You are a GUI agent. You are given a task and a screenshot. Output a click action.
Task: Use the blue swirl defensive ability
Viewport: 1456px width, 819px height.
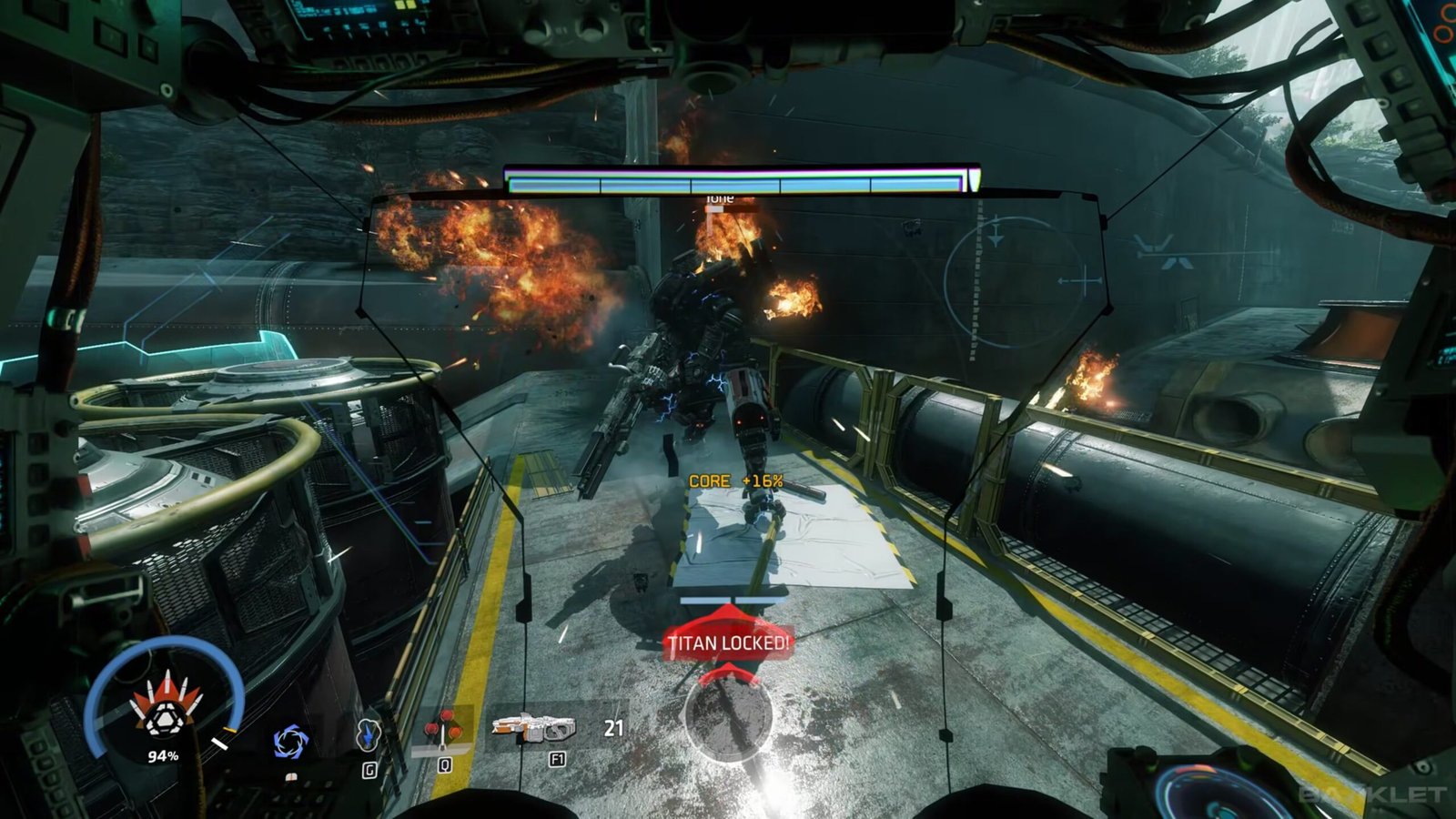coord(291,743)
